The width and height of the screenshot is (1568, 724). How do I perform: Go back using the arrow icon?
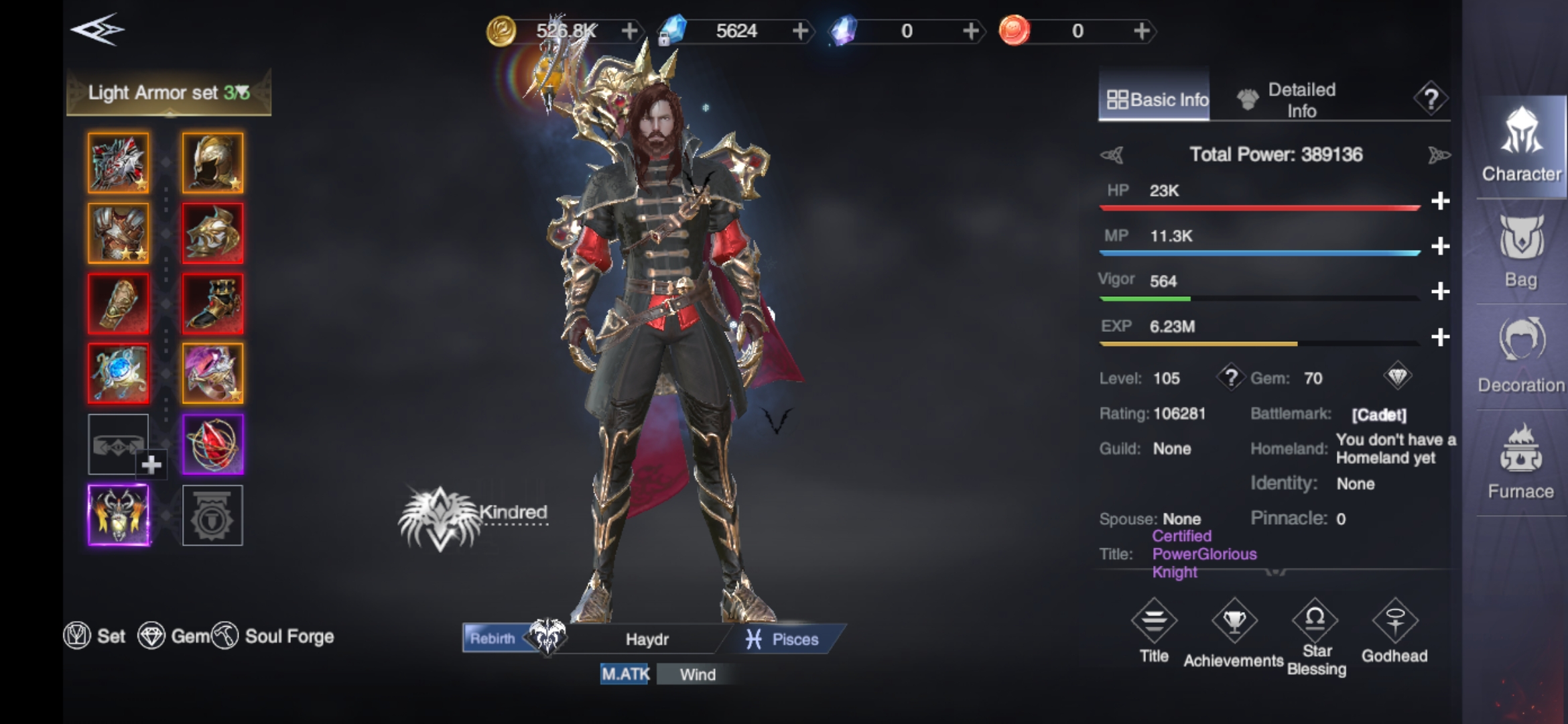click(97, 30)
